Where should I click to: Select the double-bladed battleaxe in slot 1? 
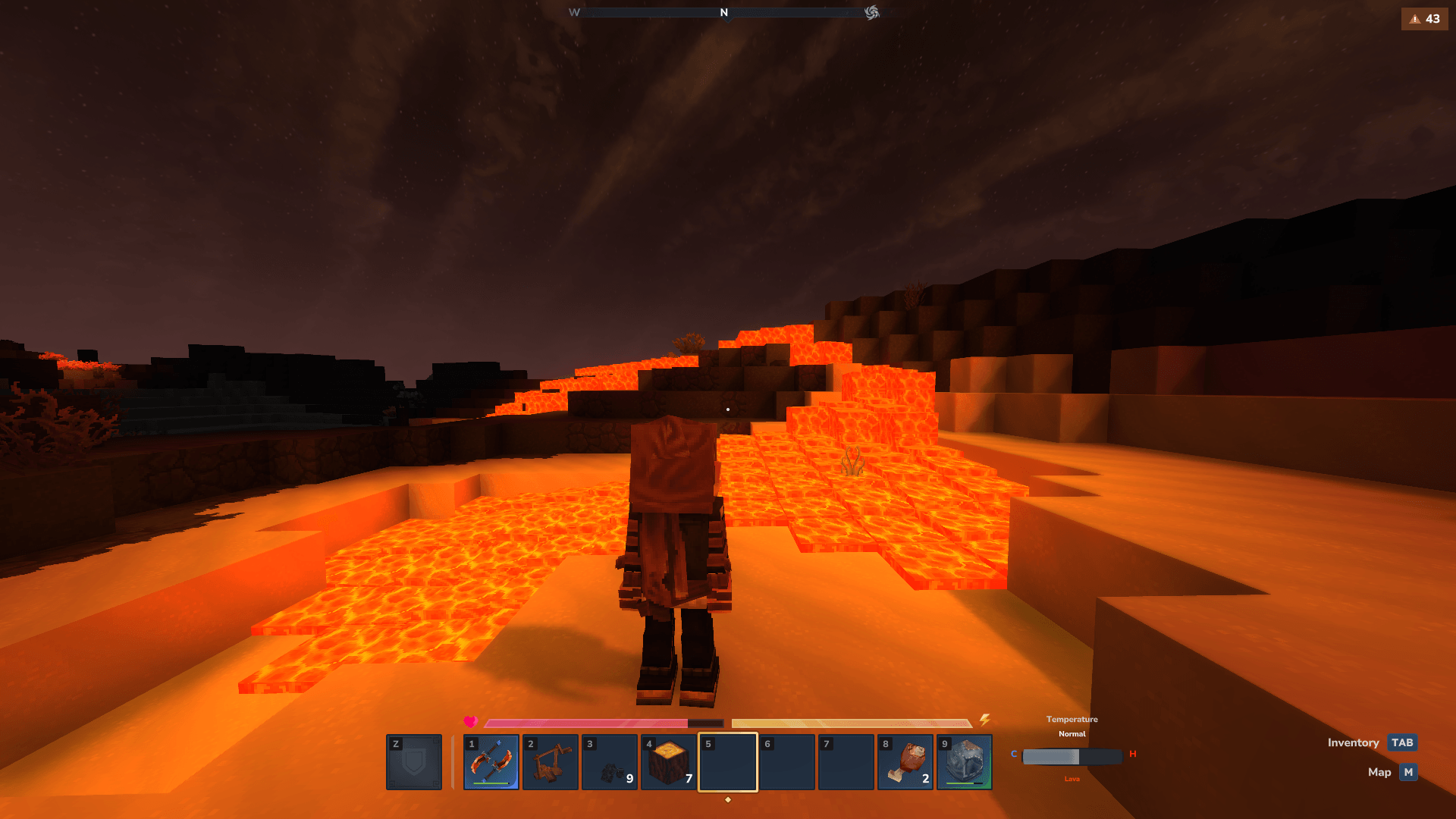(x=491, y=762)
